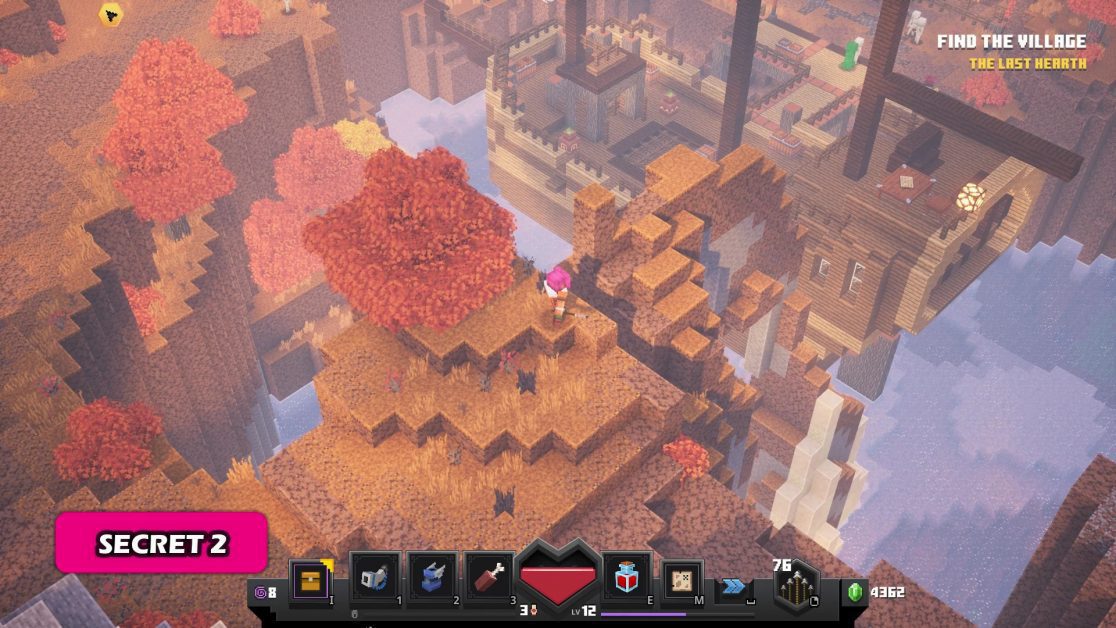The image size is (1116, 628).
Task: Open the inventory chest icon
Action: 309,582
